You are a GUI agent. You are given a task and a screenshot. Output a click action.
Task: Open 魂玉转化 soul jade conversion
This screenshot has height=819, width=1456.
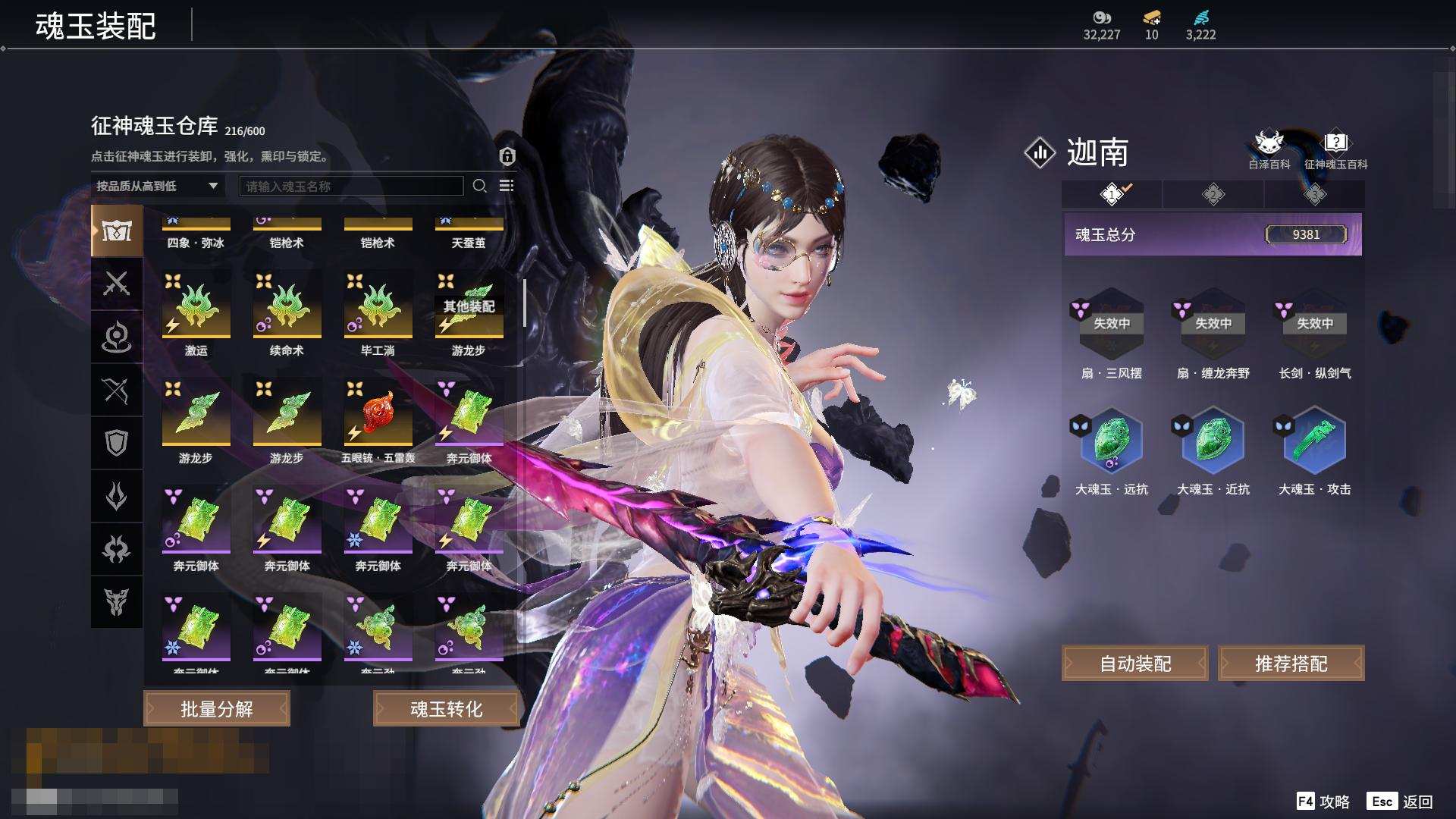[x=446, y=708]
